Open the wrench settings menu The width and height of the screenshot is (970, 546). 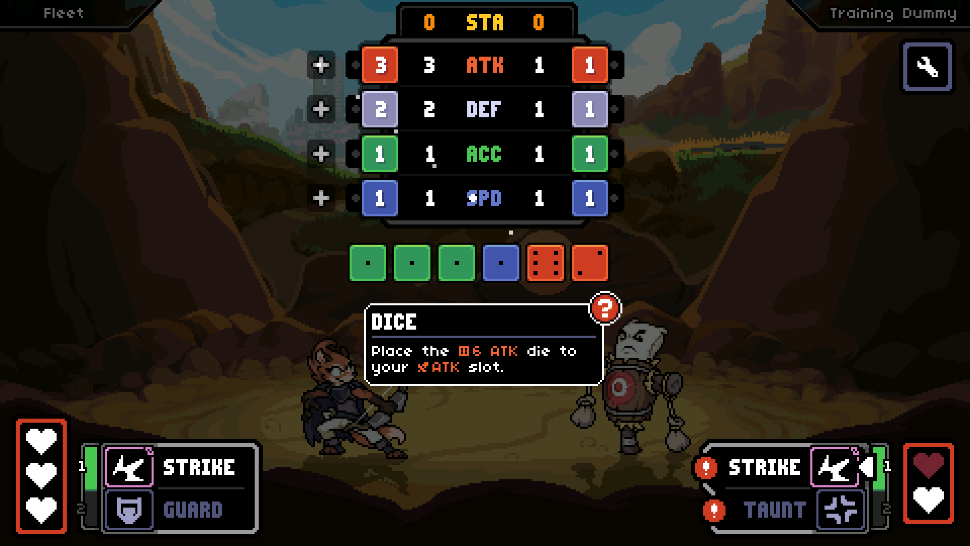927,67
